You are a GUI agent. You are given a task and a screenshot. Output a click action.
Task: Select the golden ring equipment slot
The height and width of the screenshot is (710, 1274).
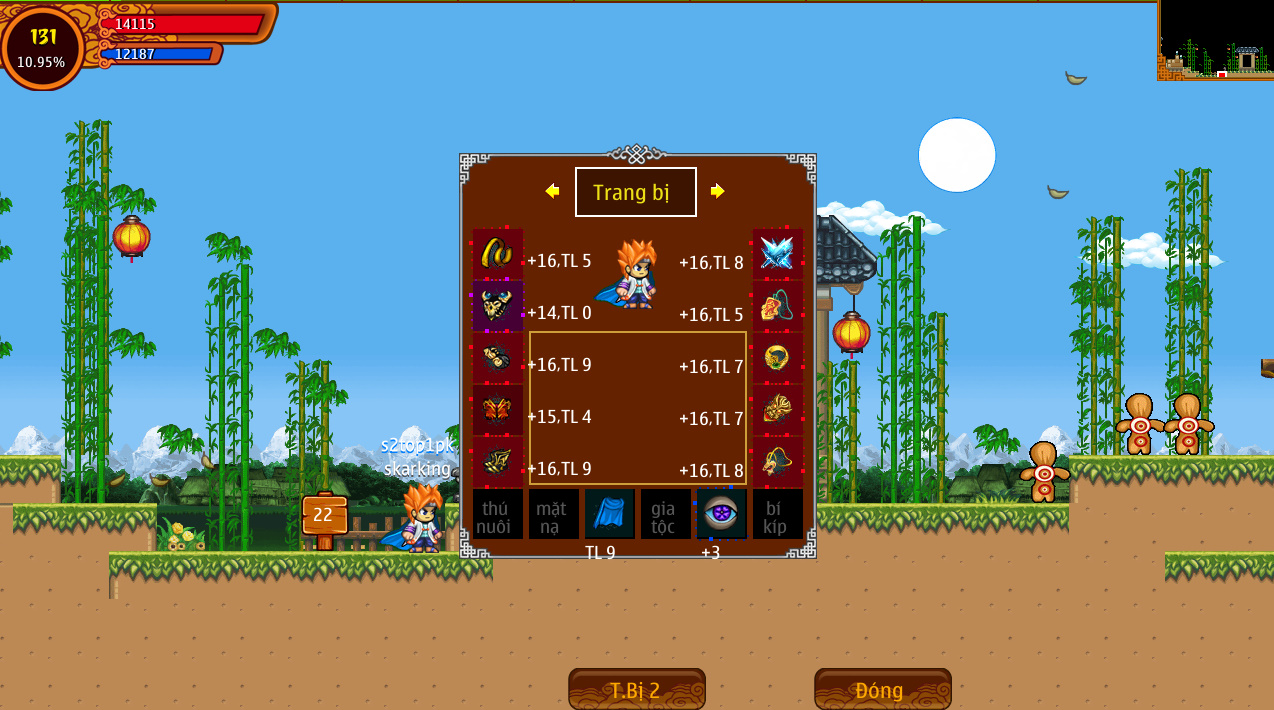[777, 358]
